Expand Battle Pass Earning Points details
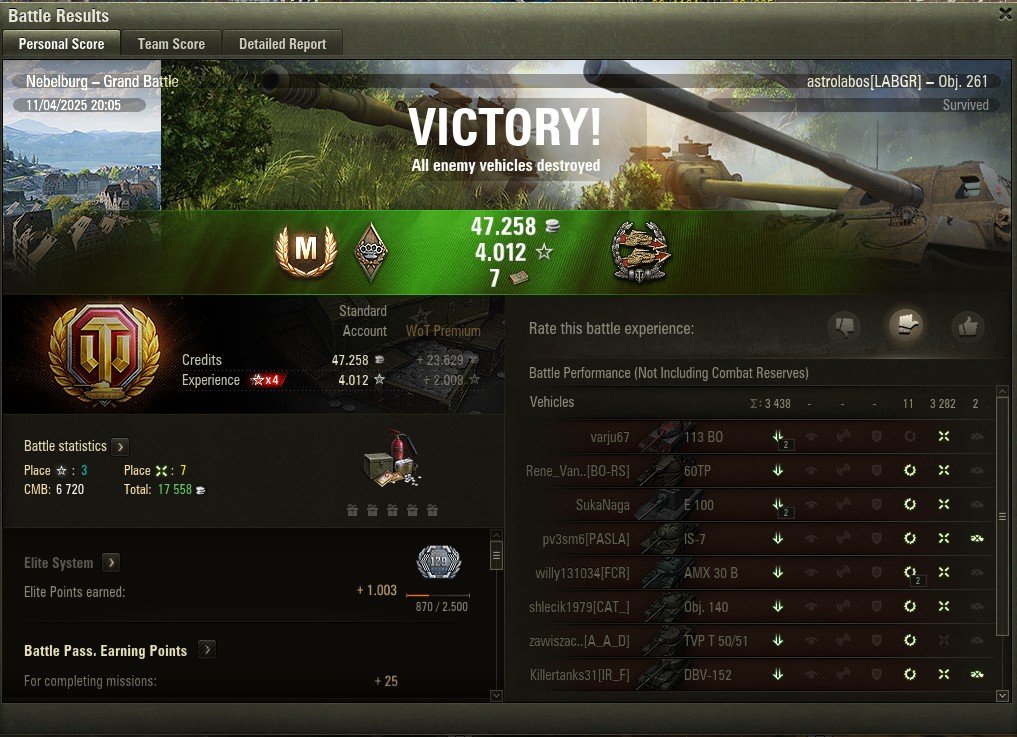Screen dimensions: 1017x737 pyautogui.click(x=206, y=650)
